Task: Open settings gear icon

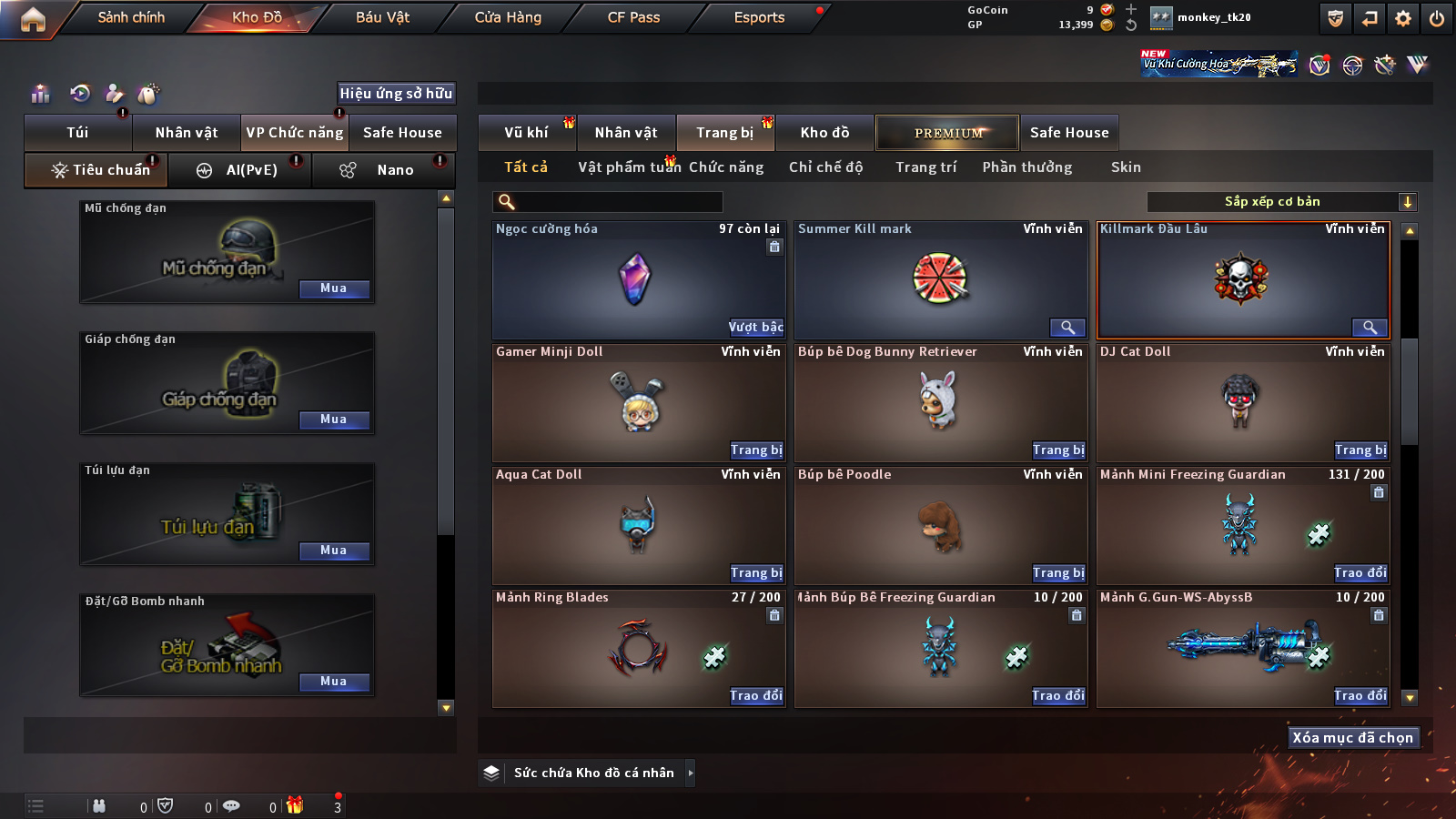Action: 1403,18
